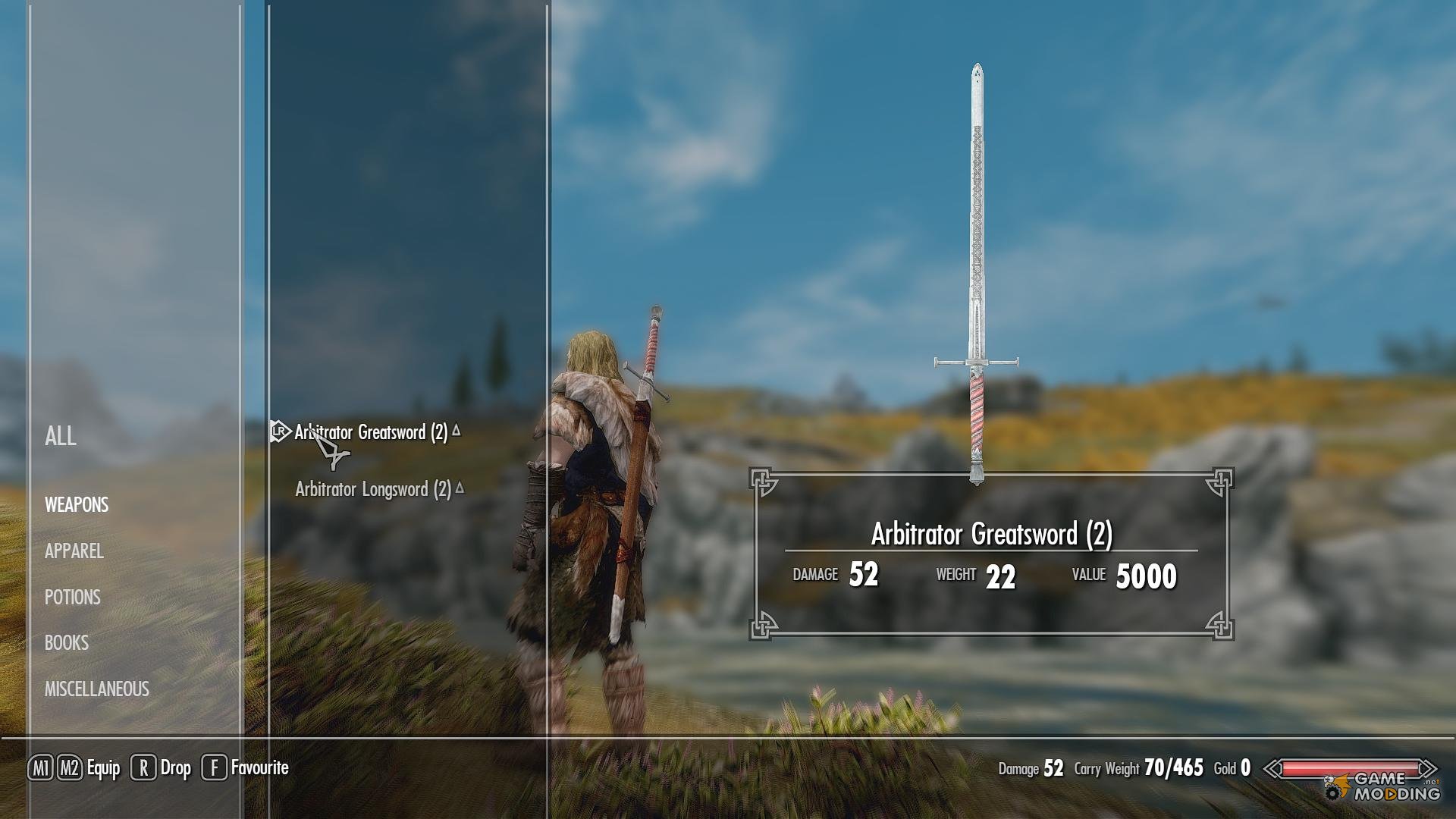1456x819 pixels.
Task: Select the ALL inventory category
Action: [61, 436]
